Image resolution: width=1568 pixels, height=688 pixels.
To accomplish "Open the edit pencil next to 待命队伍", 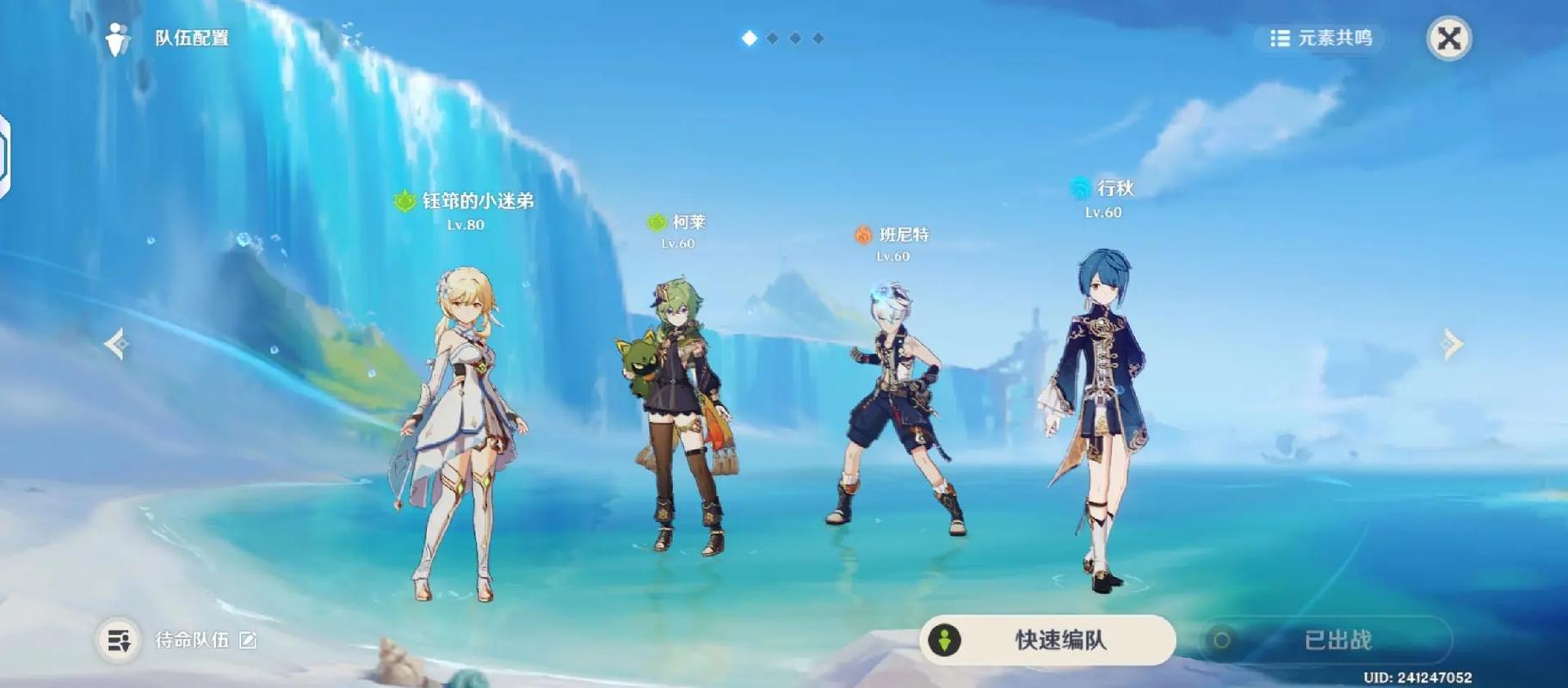I will point(247,641).
